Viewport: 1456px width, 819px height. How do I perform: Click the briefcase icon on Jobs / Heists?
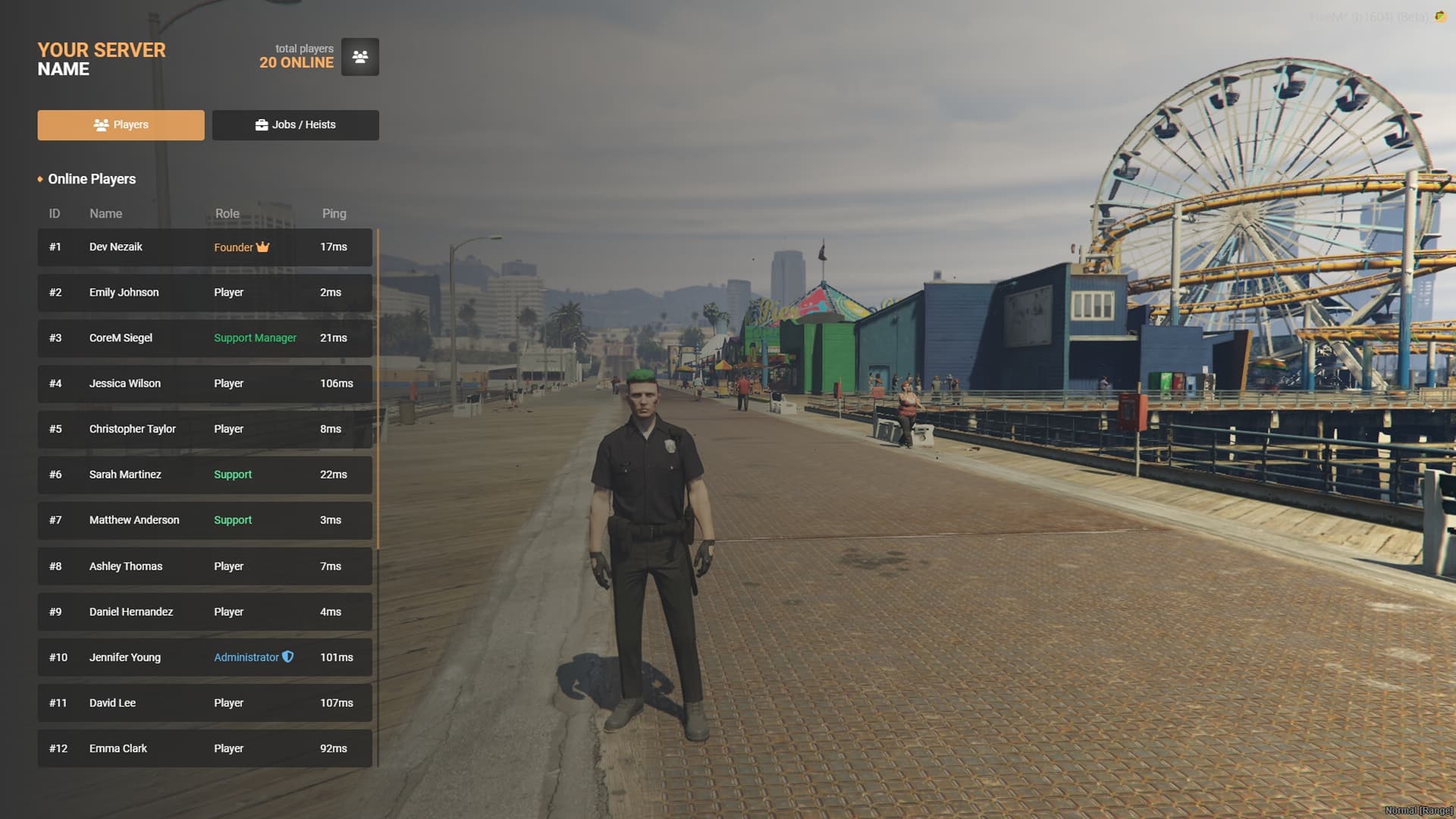click(261, 124)
